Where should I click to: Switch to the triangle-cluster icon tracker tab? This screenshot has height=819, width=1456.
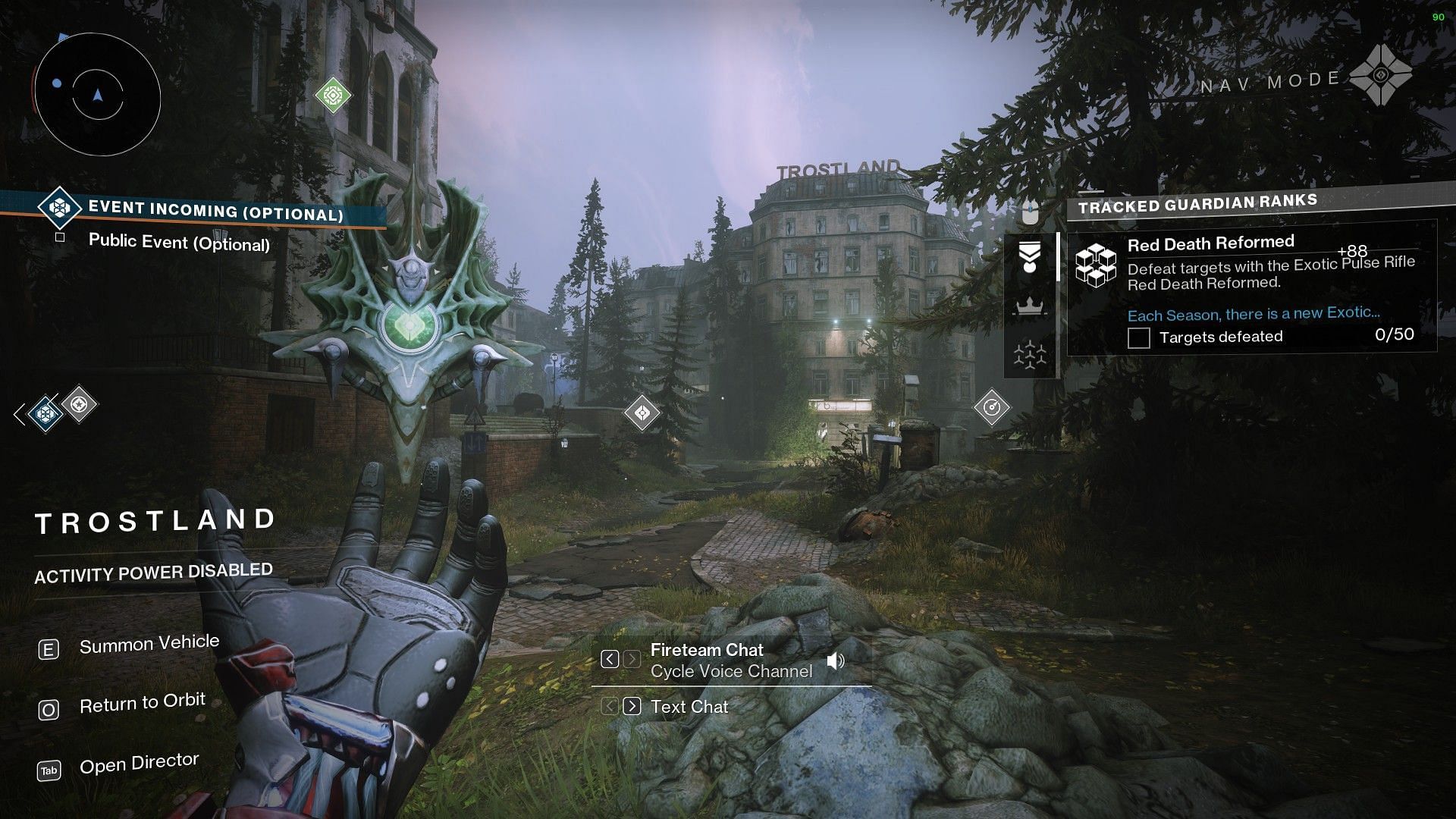pos(1030,354)
